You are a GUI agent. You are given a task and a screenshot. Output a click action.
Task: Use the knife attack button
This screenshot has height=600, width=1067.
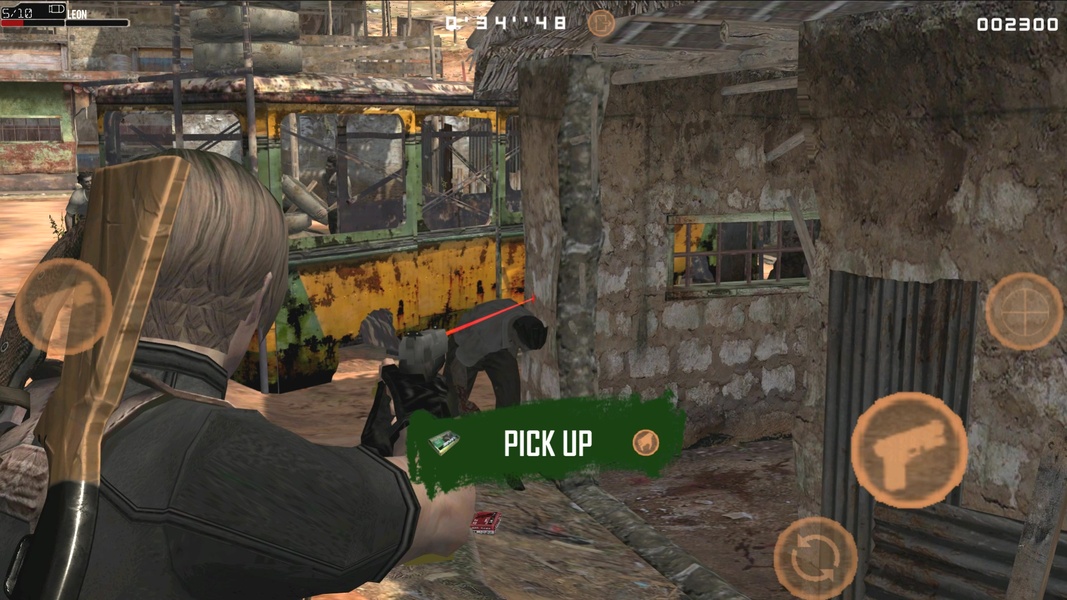coord(62,306)
